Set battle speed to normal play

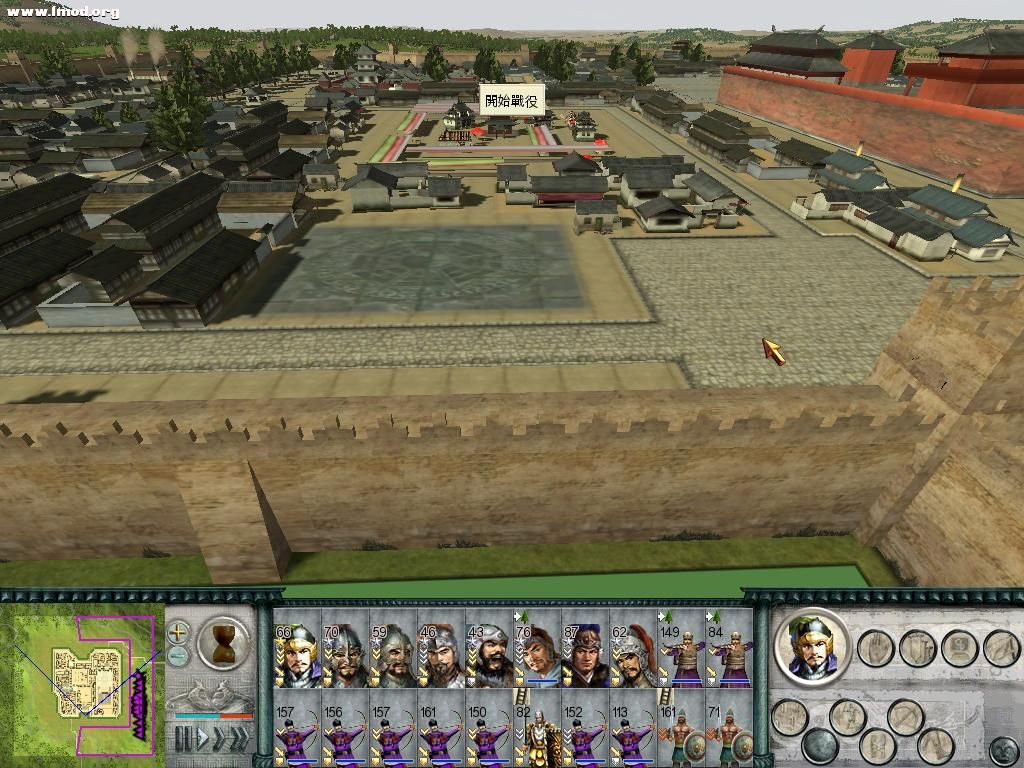[x=203, y=739]
